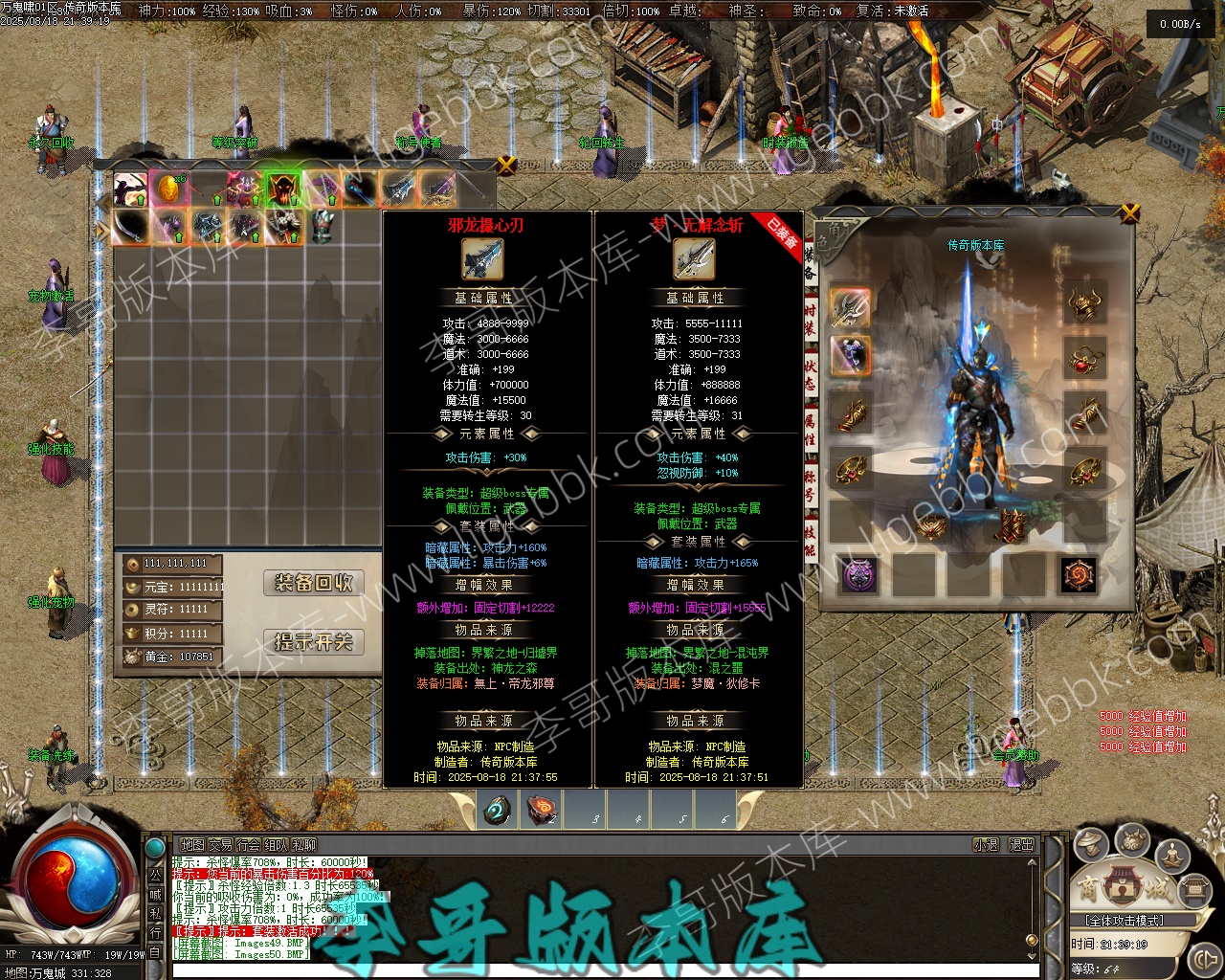Click the 小退 logout-to-character button
The width and height of the screenshot is (1225, 980).
tap(986, 845)
